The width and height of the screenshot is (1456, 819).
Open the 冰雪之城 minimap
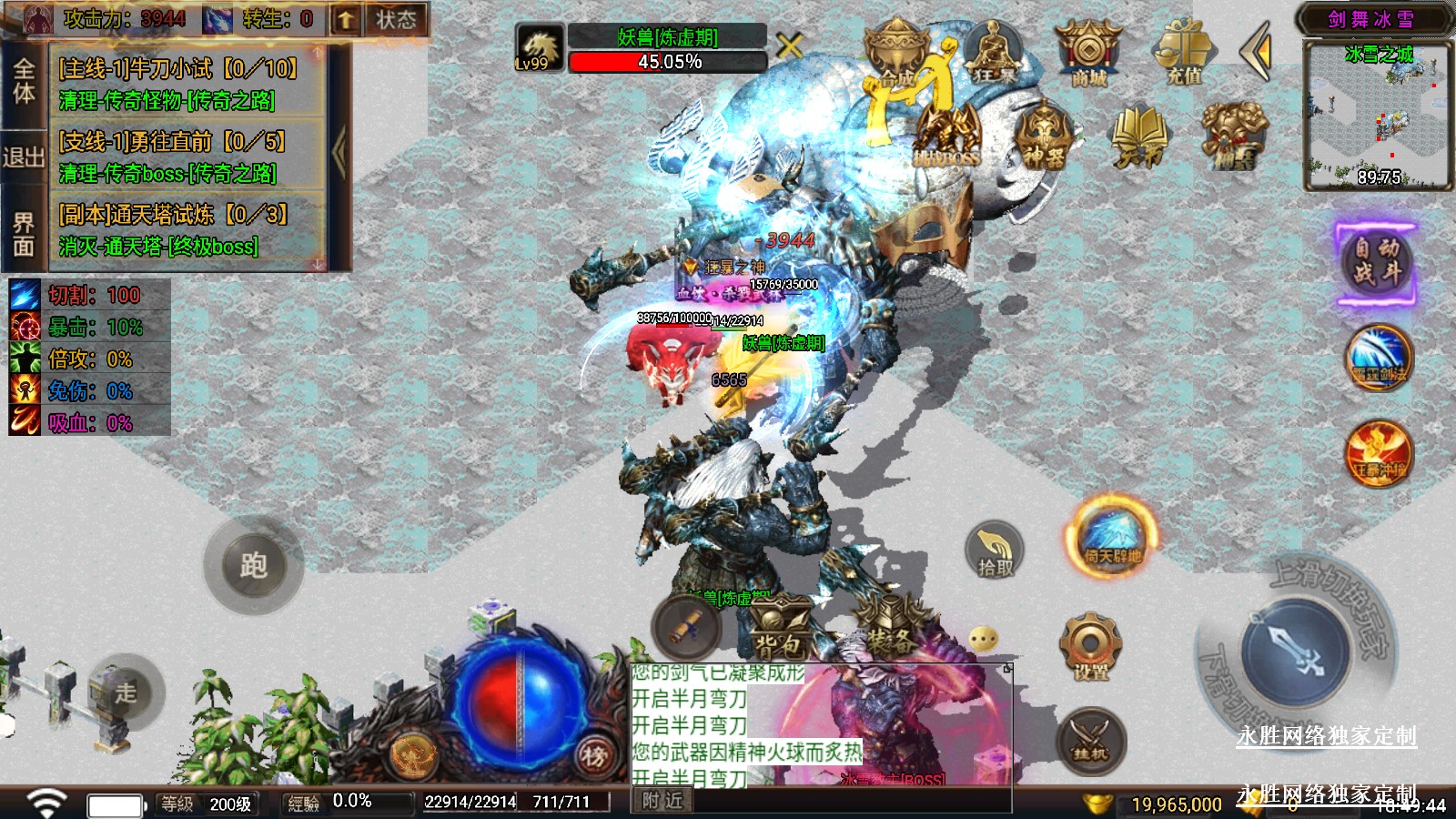[1377, 116]
